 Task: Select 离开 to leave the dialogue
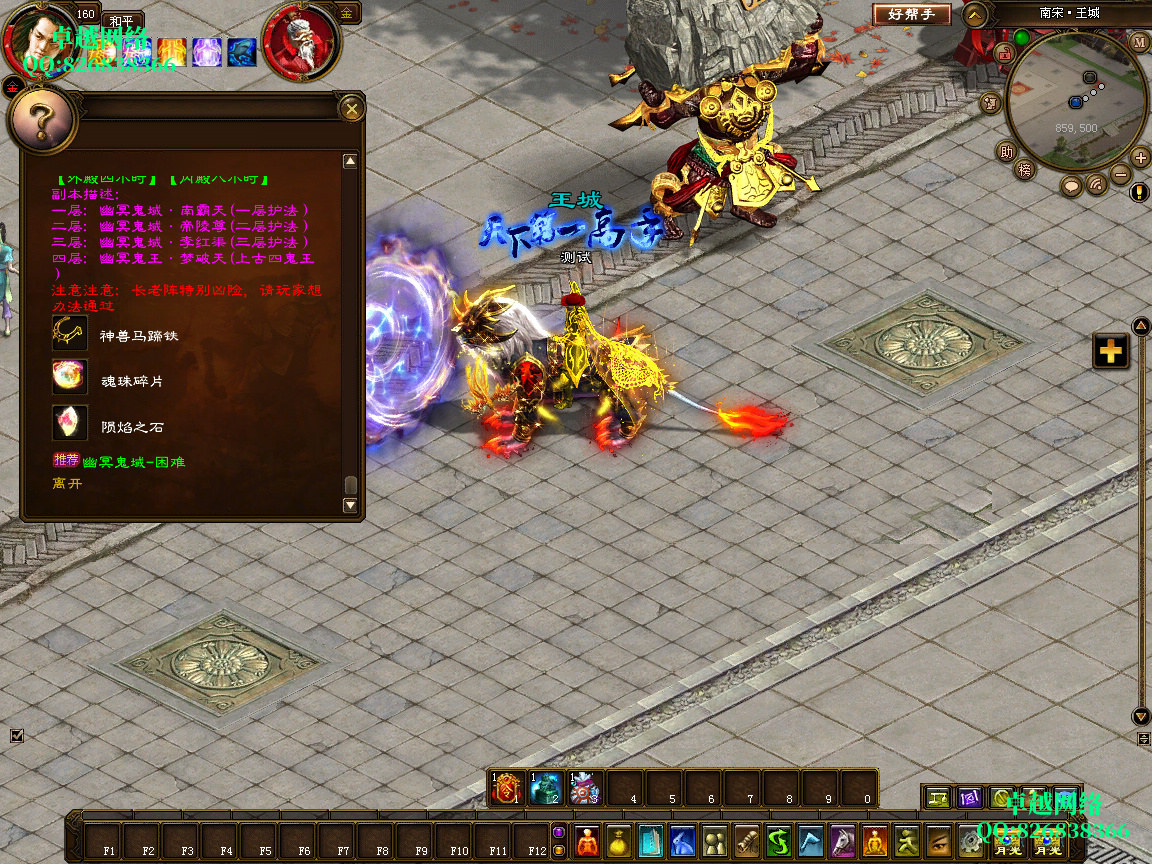pos(68,483)
